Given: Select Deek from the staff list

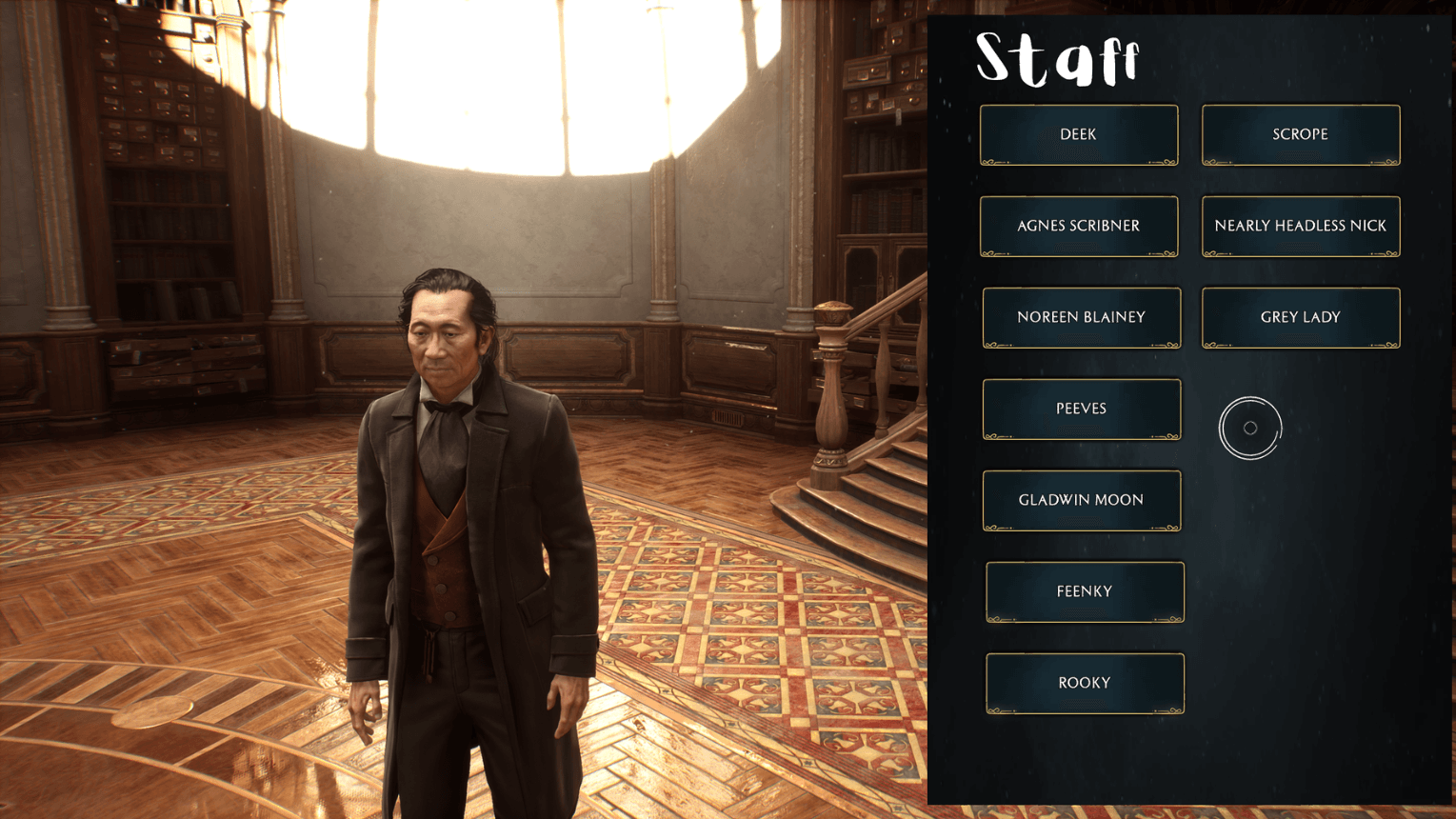Looking at the screenshot, I should (x=1078, y=134).
